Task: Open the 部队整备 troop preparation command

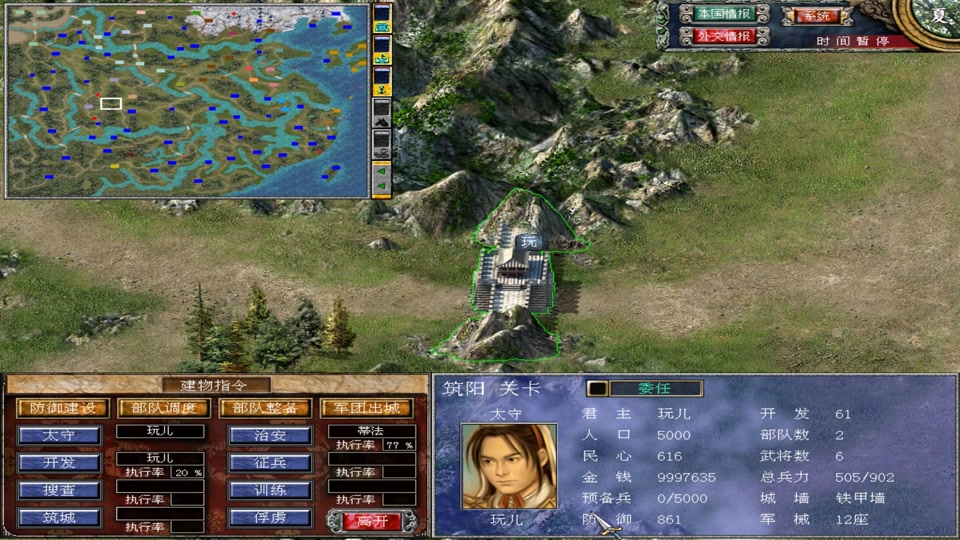Action: pyautogui.click(x=264, y=408)
